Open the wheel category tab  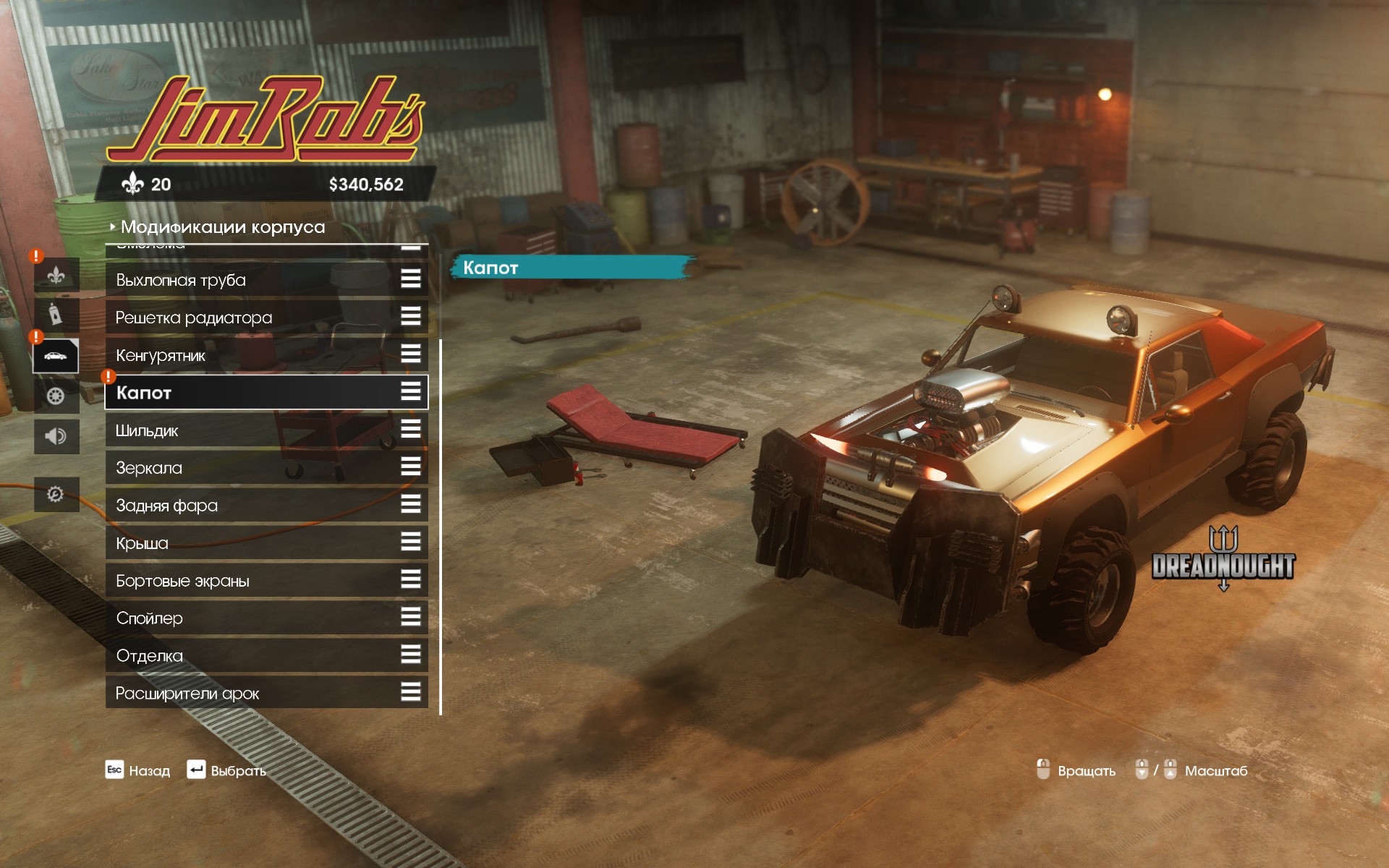click(x=56, y=396)
